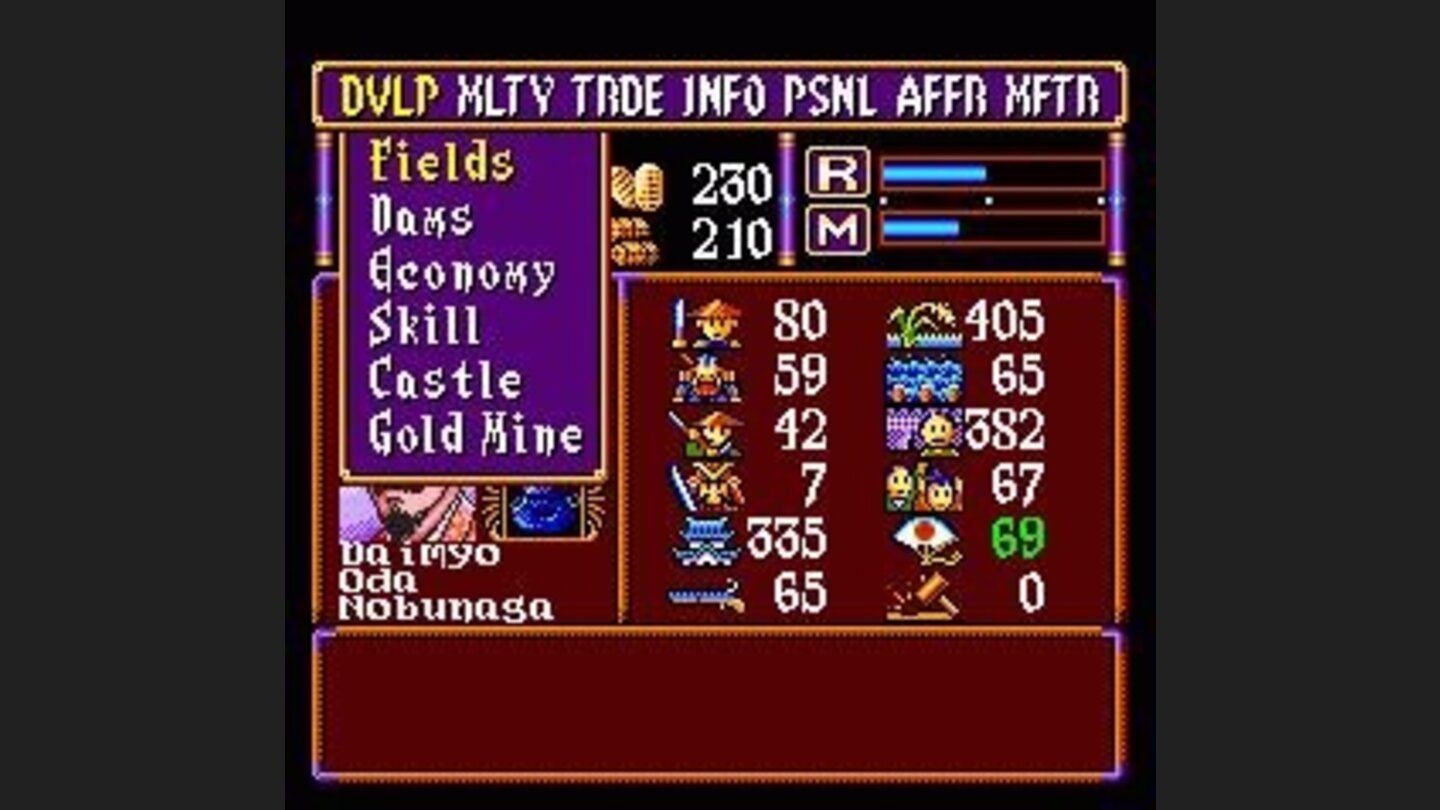Screen dimensions: 1440x810
Task: Click the war fan icon with green 69
Action: 925,540
